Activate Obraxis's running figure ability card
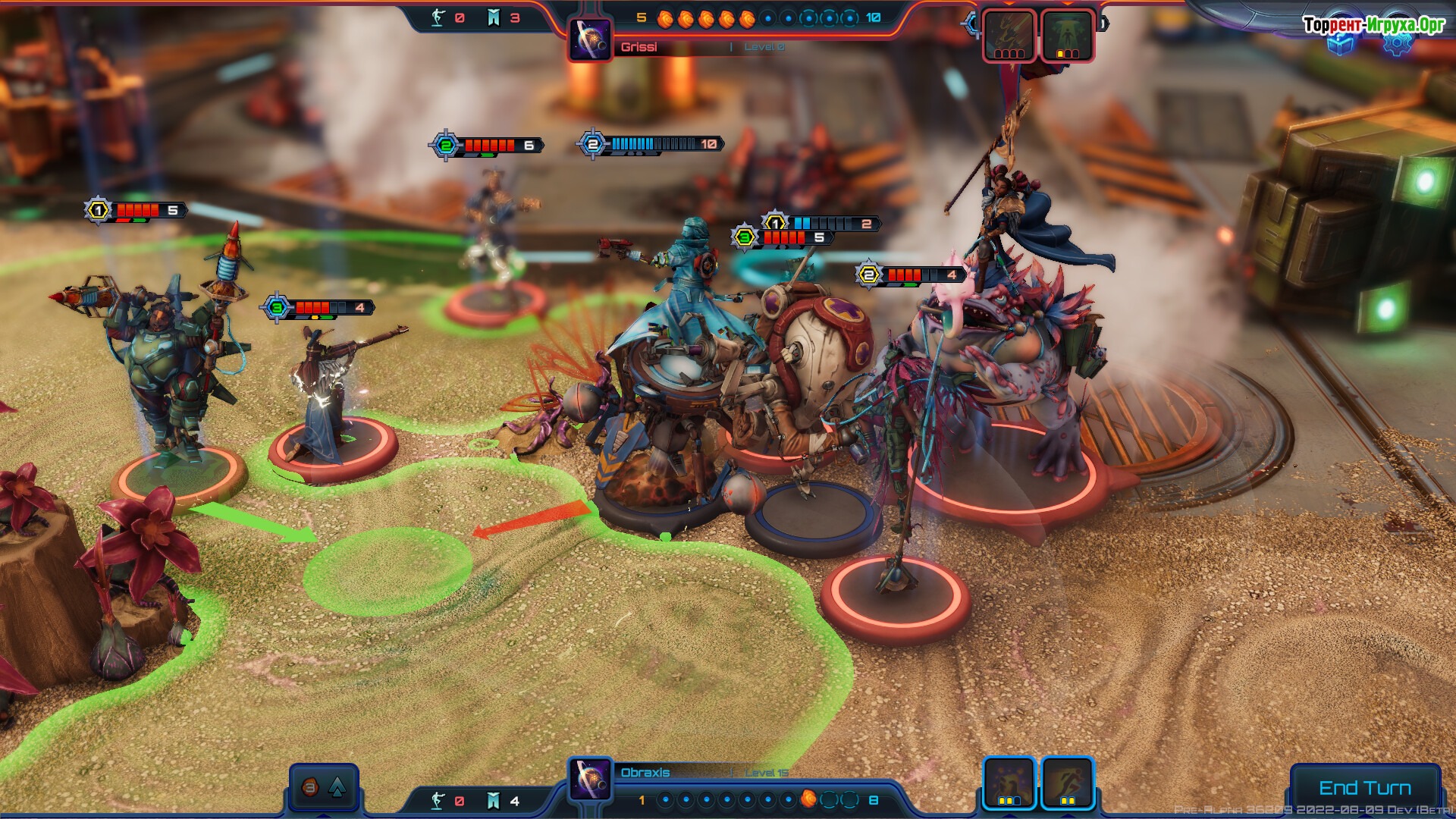This screenshot has width=1456, height=819. pyautogui.click(x=1066, y=782)
